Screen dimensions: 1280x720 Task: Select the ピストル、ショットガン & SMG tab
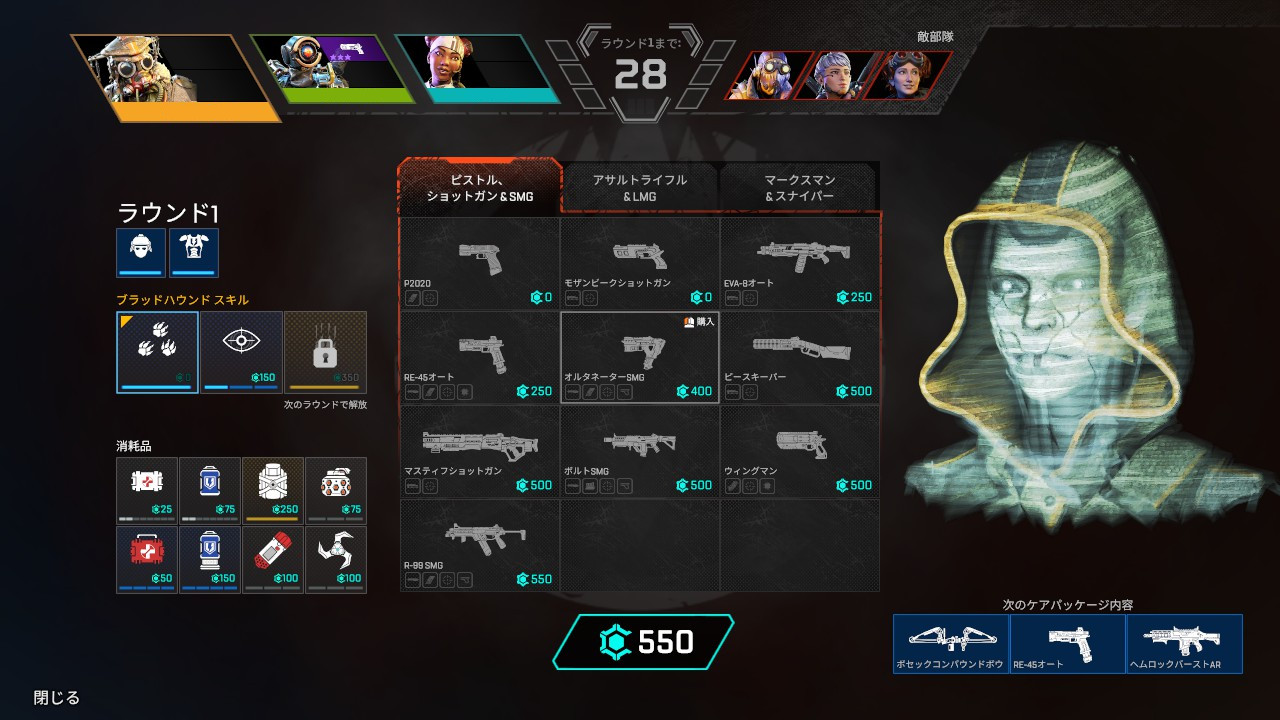pos(480,188)
